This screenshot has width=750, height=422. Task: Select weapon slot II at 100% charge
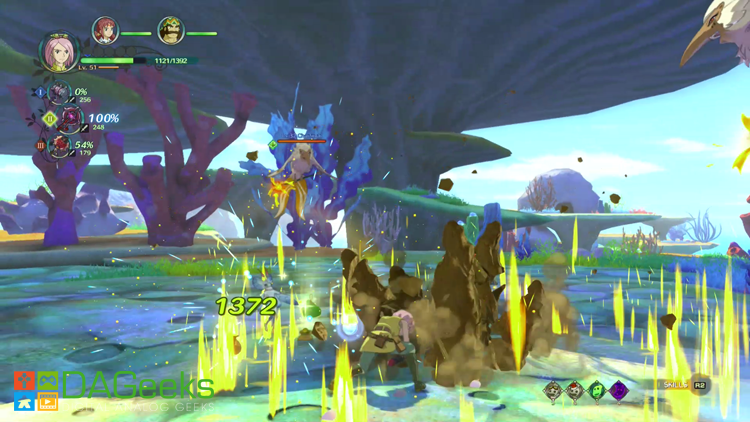click(71, 121)
